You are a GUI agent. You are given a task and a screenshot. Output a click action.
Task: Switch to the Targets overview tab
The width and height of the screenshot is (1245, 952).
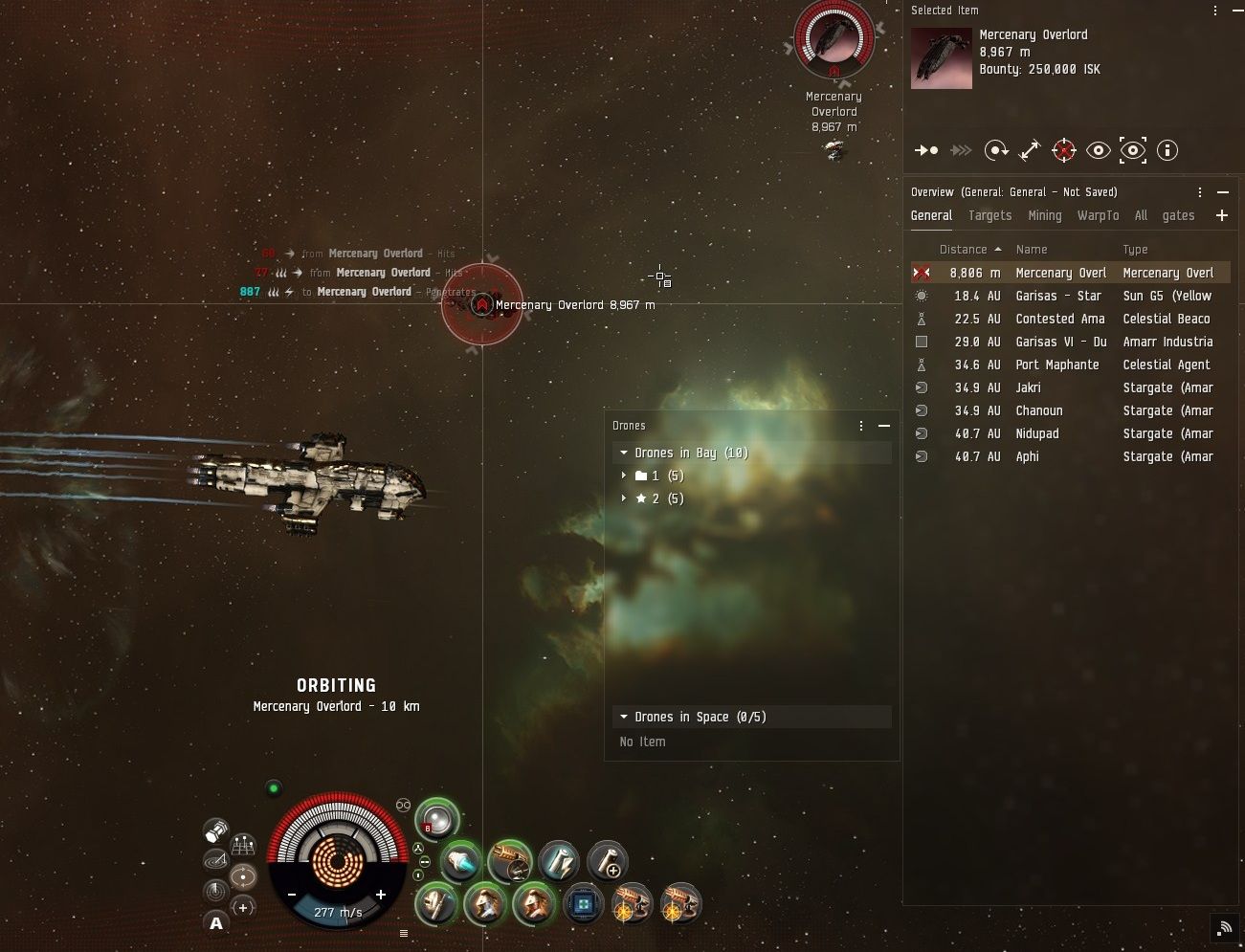pos(989,216)
